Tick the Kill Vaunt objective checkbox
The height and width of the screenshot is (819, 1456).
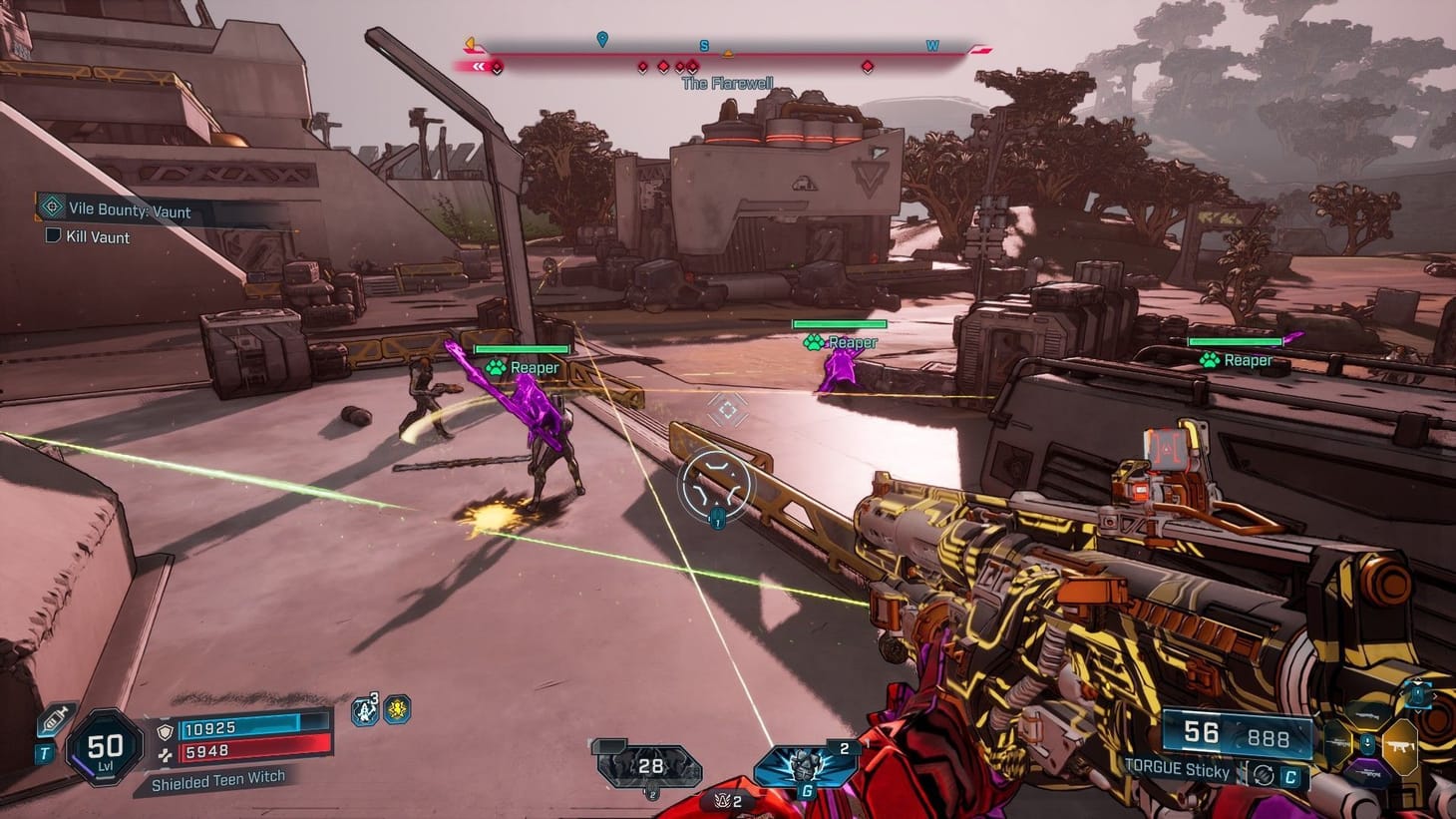[51, 236]
